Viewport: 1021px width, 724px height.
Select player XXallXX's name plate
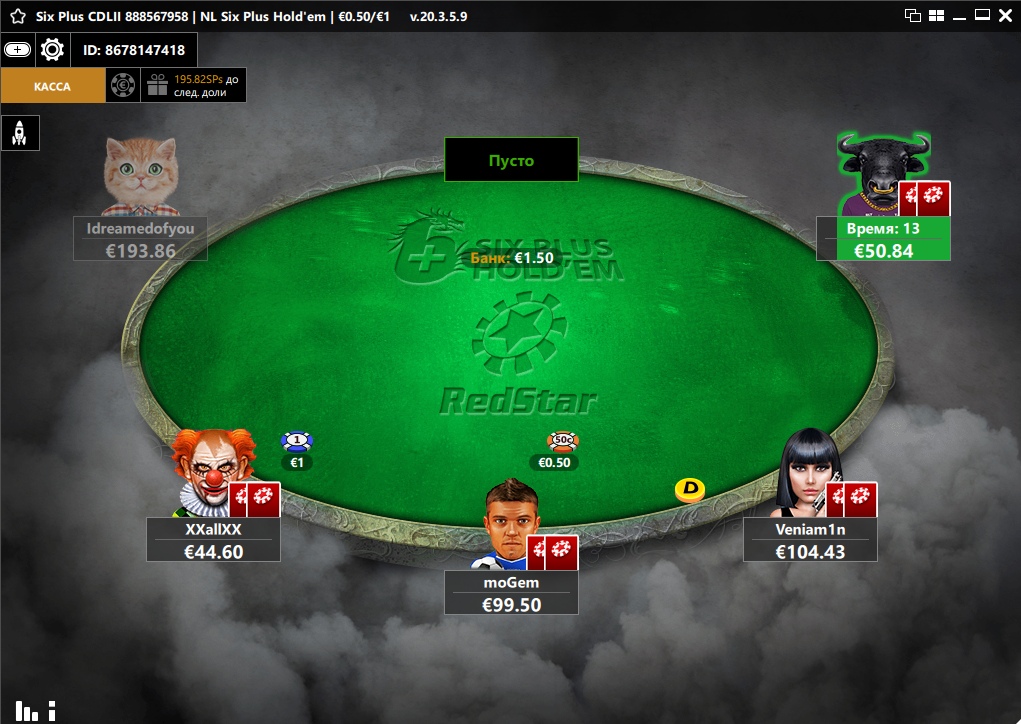pos(213,540)
